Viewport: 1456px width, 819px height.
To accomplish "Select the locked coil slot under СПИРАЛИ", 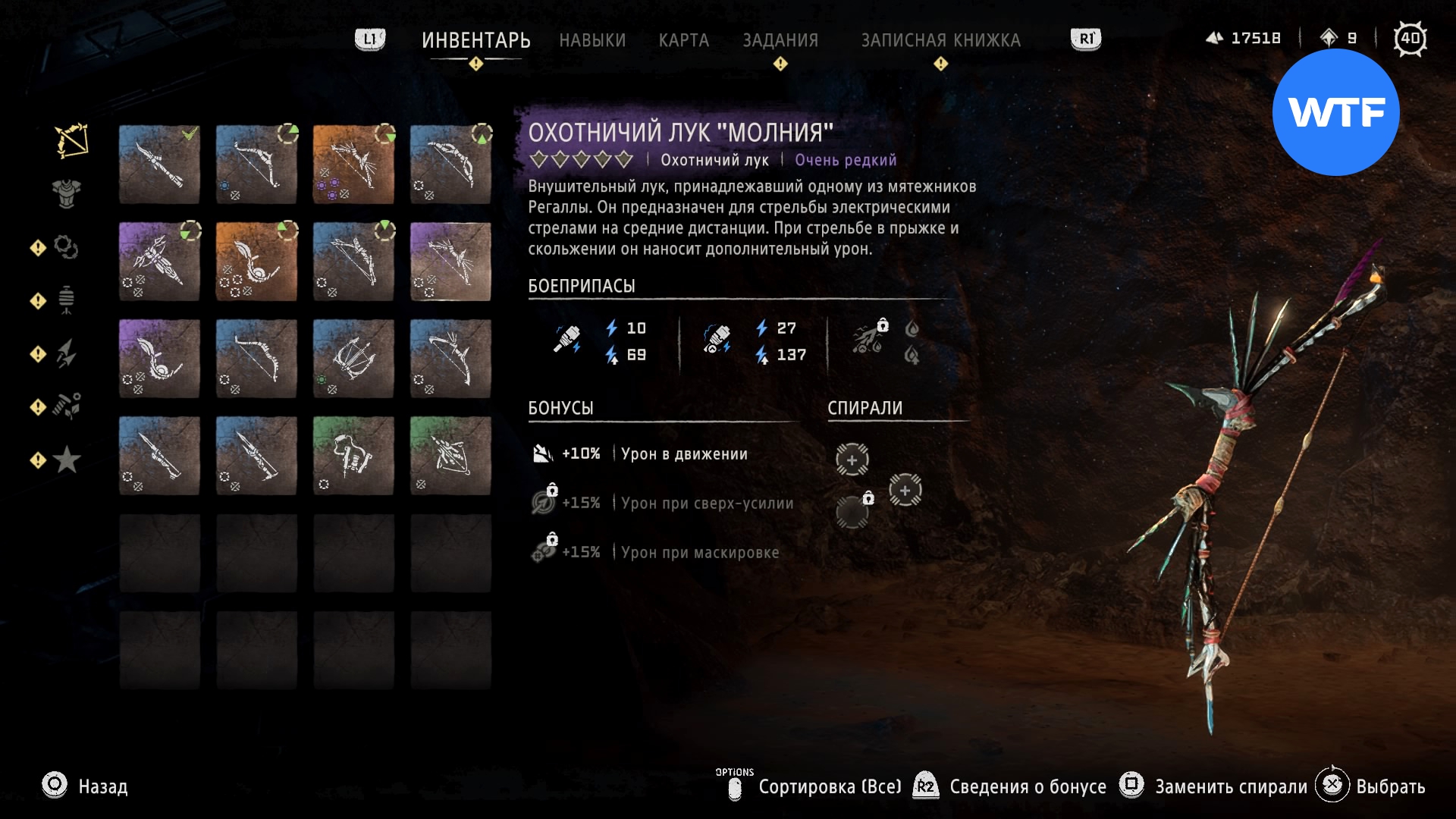I will click(853, 512).
